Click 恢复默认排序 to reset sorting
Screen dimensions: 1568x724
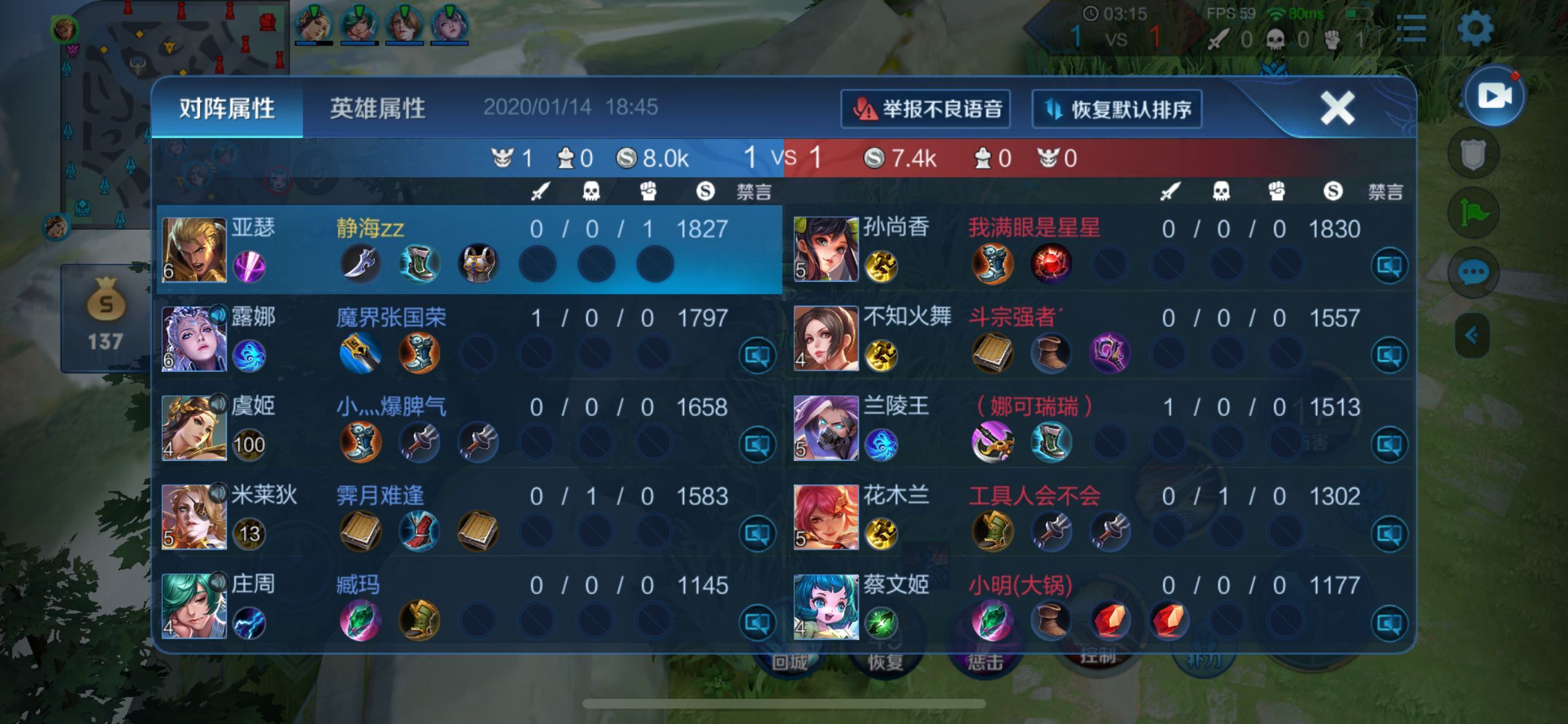(1117, 109)
